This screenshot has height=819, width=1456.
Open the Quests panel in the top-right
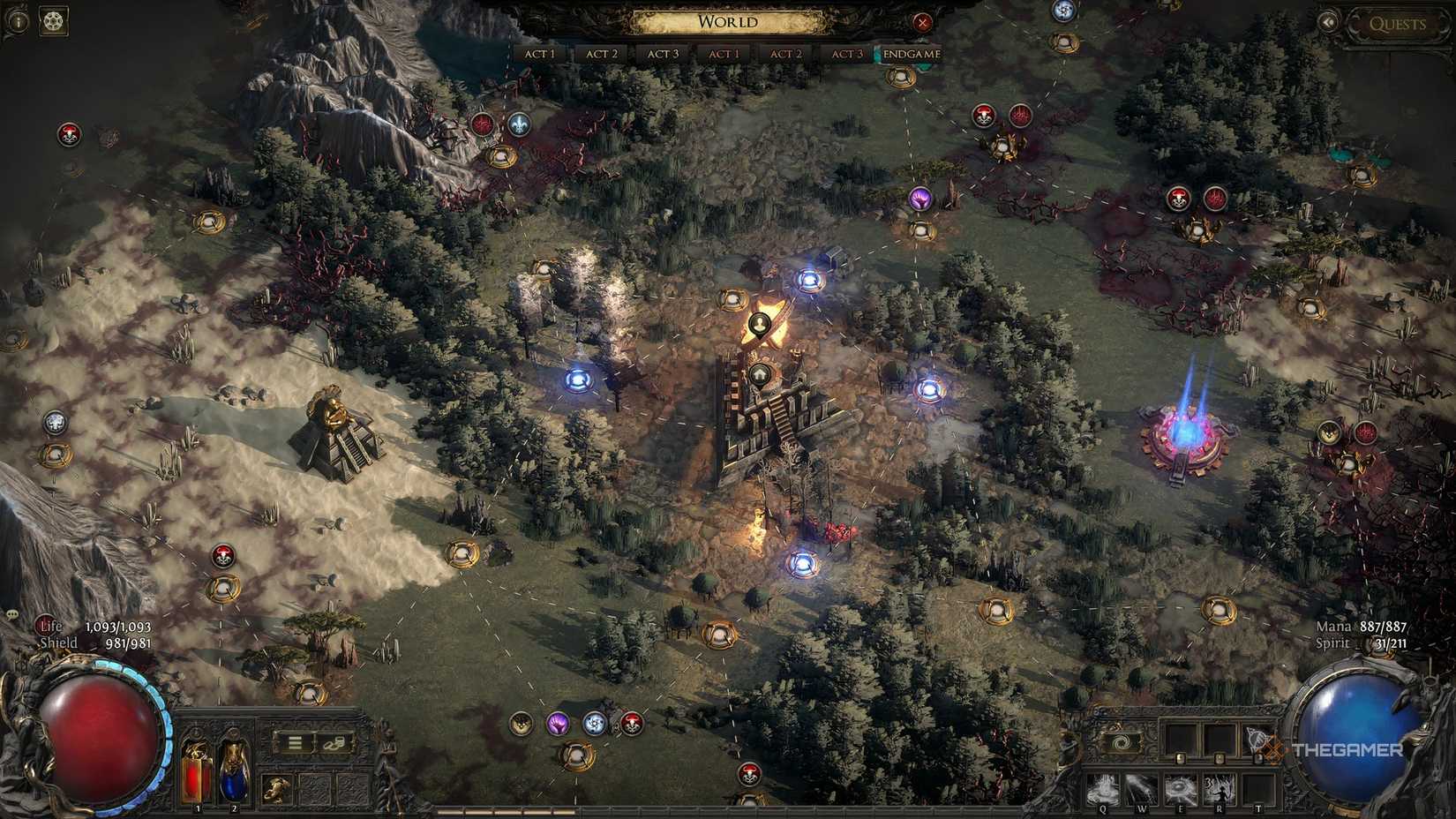(1399, 25)
